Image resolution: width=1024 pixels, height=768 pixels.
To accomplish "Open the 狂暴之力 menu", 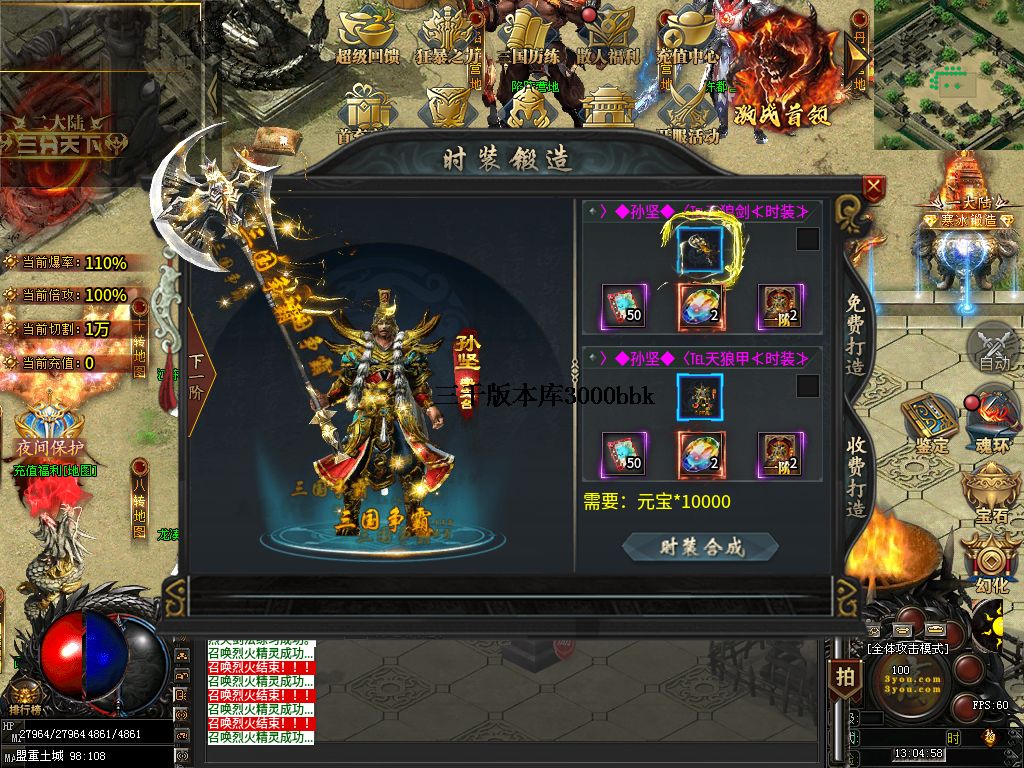I will point(448,36).
